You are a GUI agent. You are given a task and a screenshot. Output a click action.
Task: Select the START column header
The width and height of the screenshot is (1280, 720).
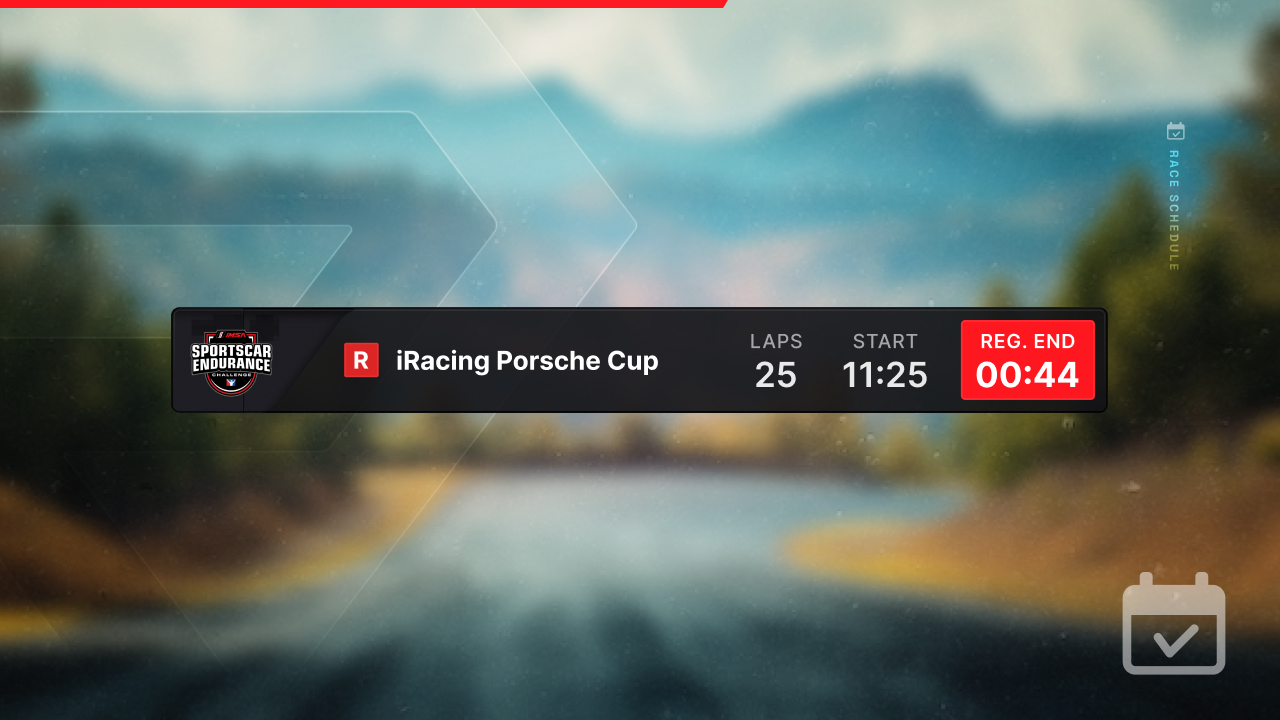pos(885,341)
